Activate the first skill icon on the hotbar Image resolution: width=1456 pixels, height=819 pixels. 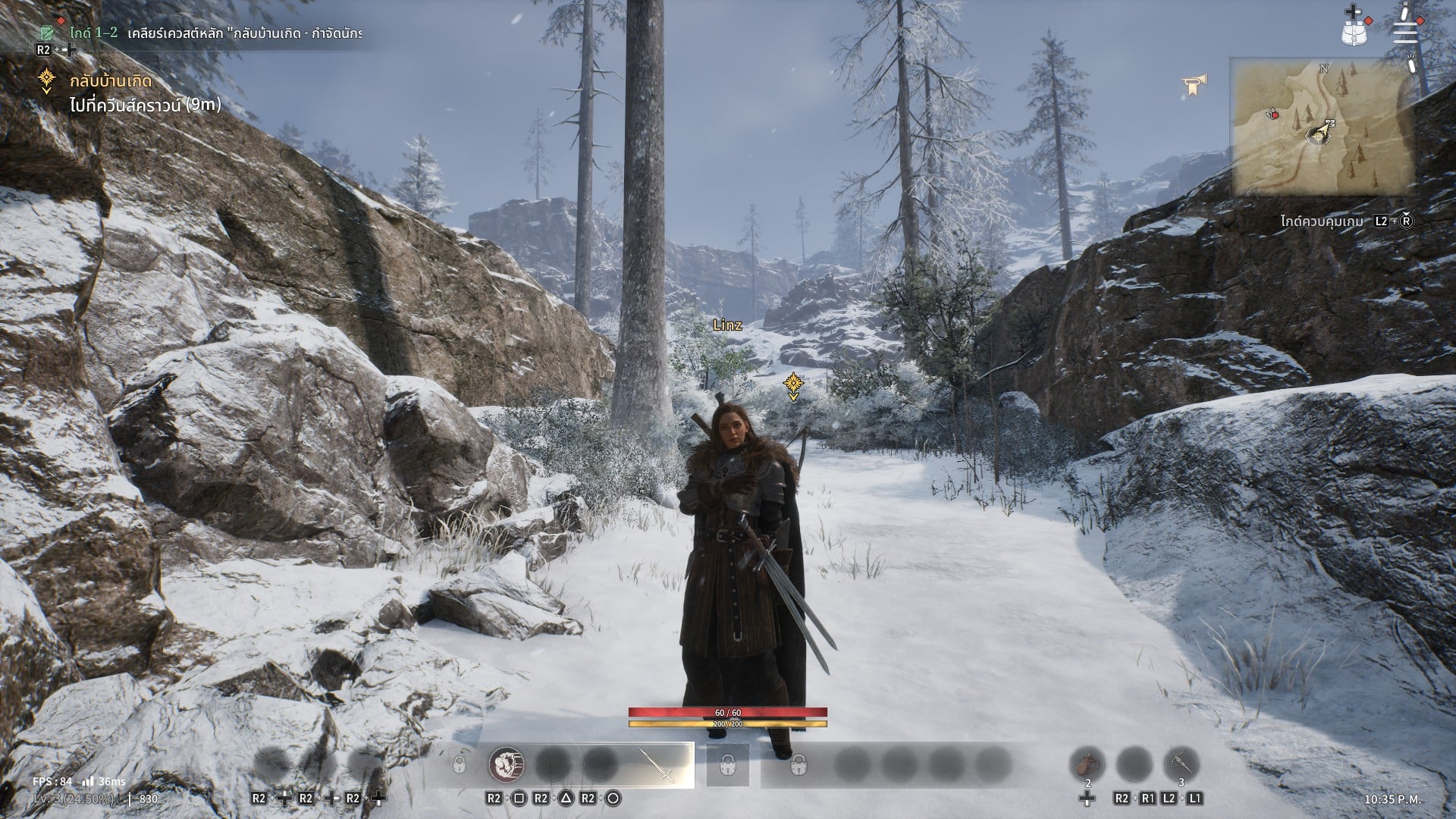coord(506,764)
